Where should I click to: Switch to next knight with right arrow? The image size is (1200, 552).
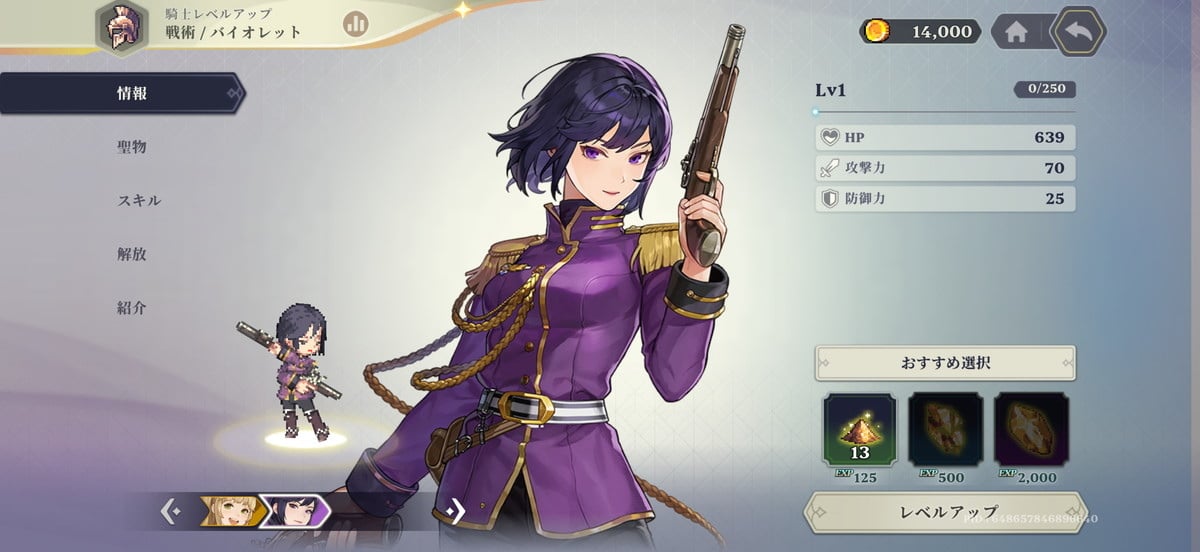coord(455,511)
